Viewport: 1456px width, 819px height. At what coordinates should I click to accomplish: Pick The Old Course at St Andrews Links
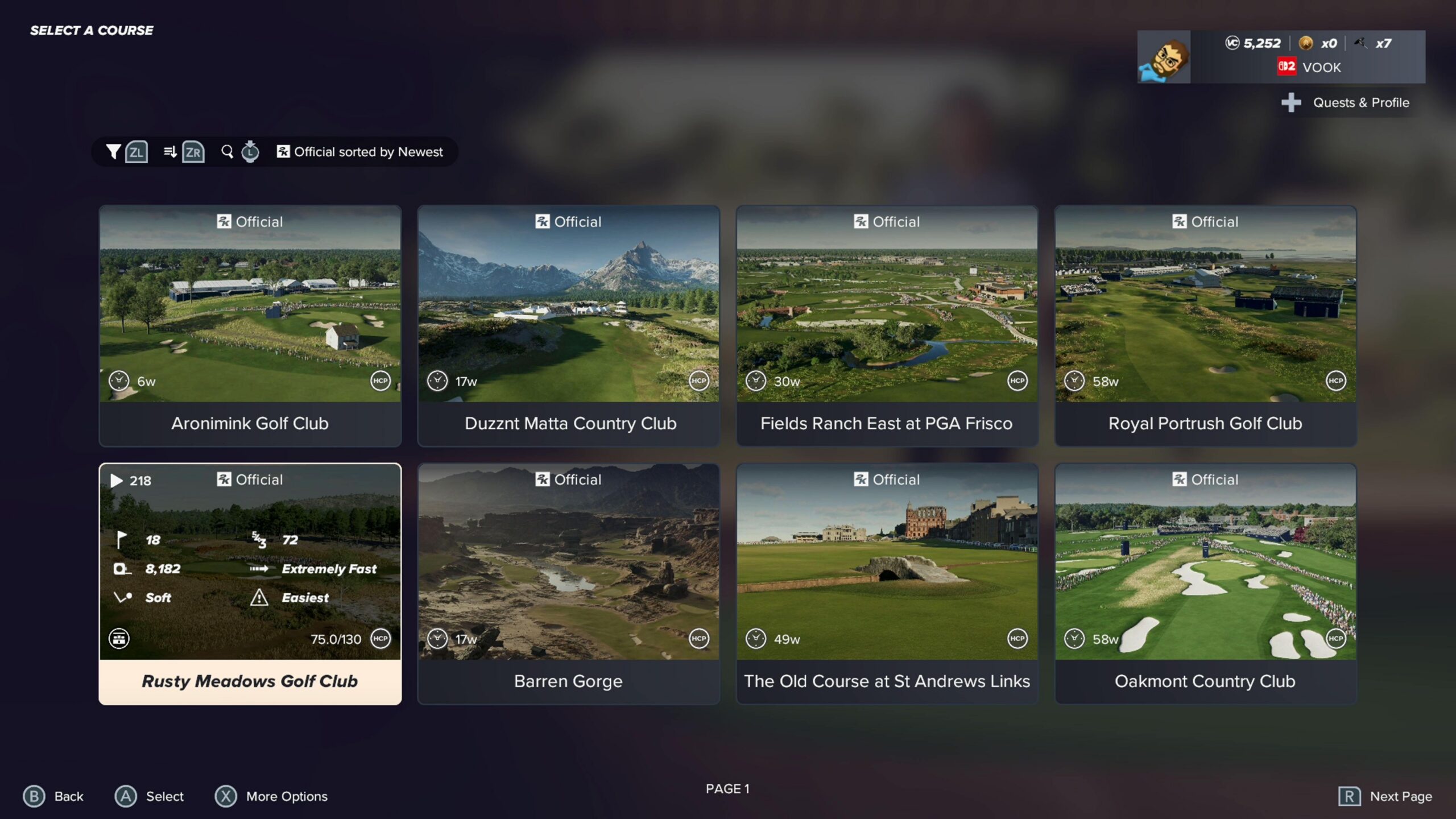[x=887, y=584]
